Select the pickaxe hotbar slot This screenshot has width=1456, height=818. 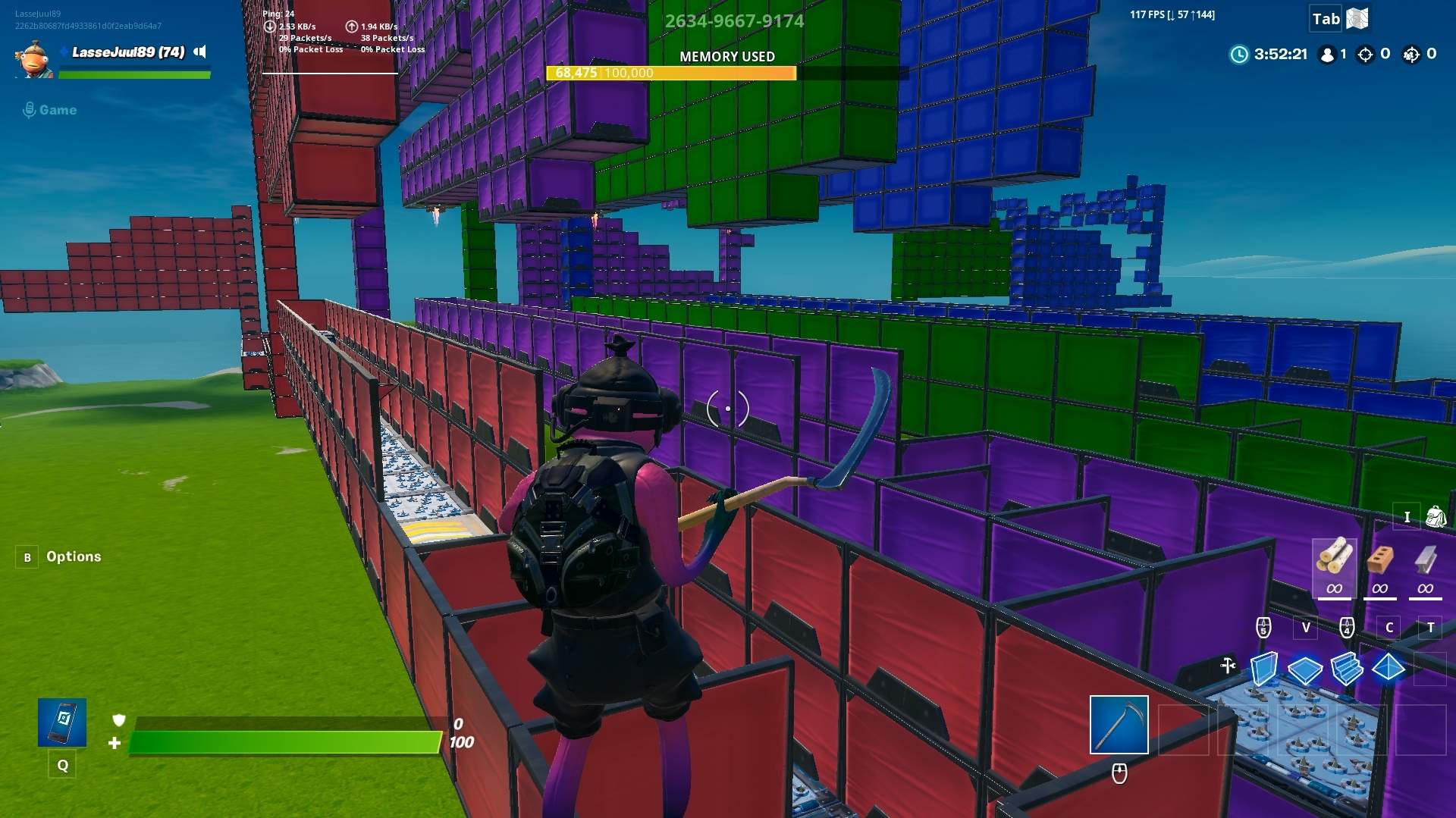pyautogui.click(x=1119, y=726)
